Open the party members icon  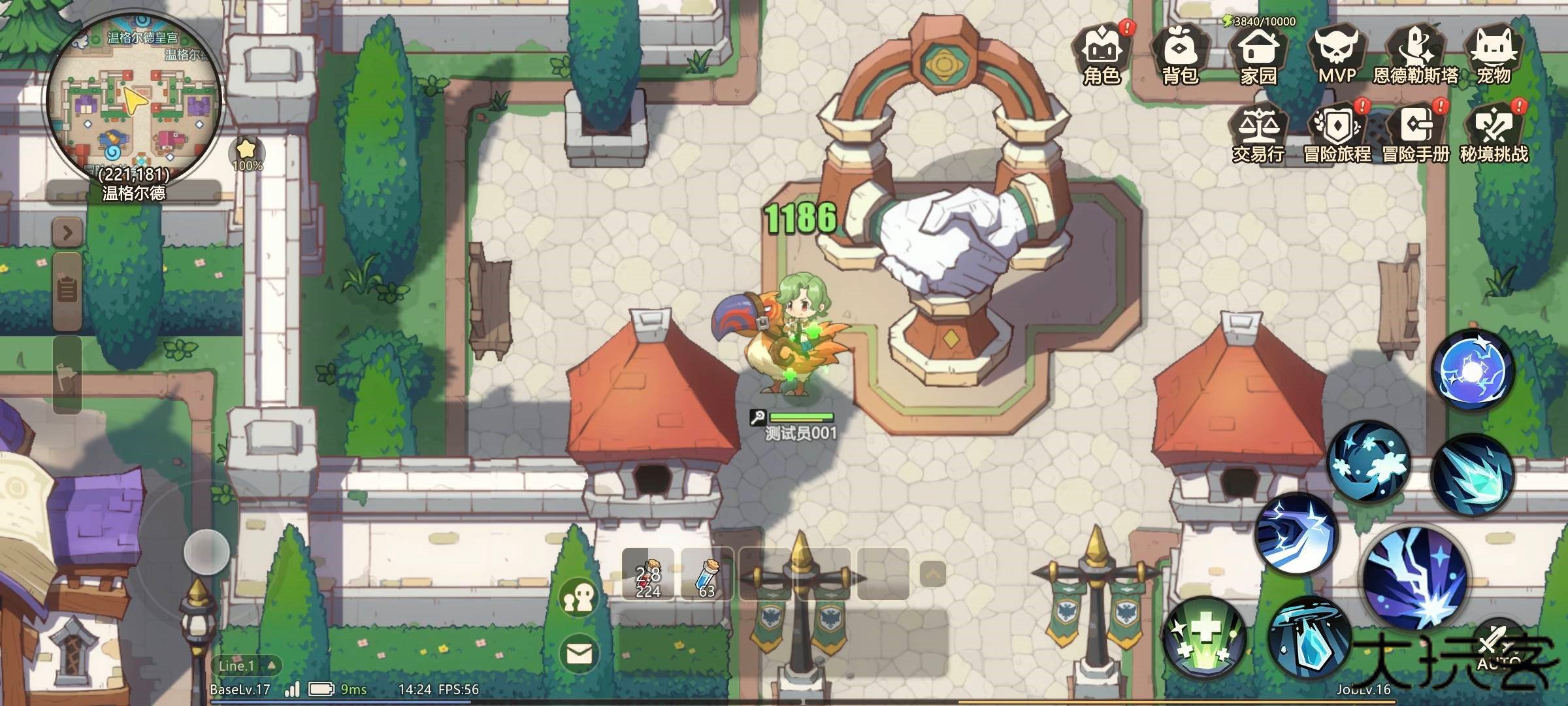pos(579,599)
